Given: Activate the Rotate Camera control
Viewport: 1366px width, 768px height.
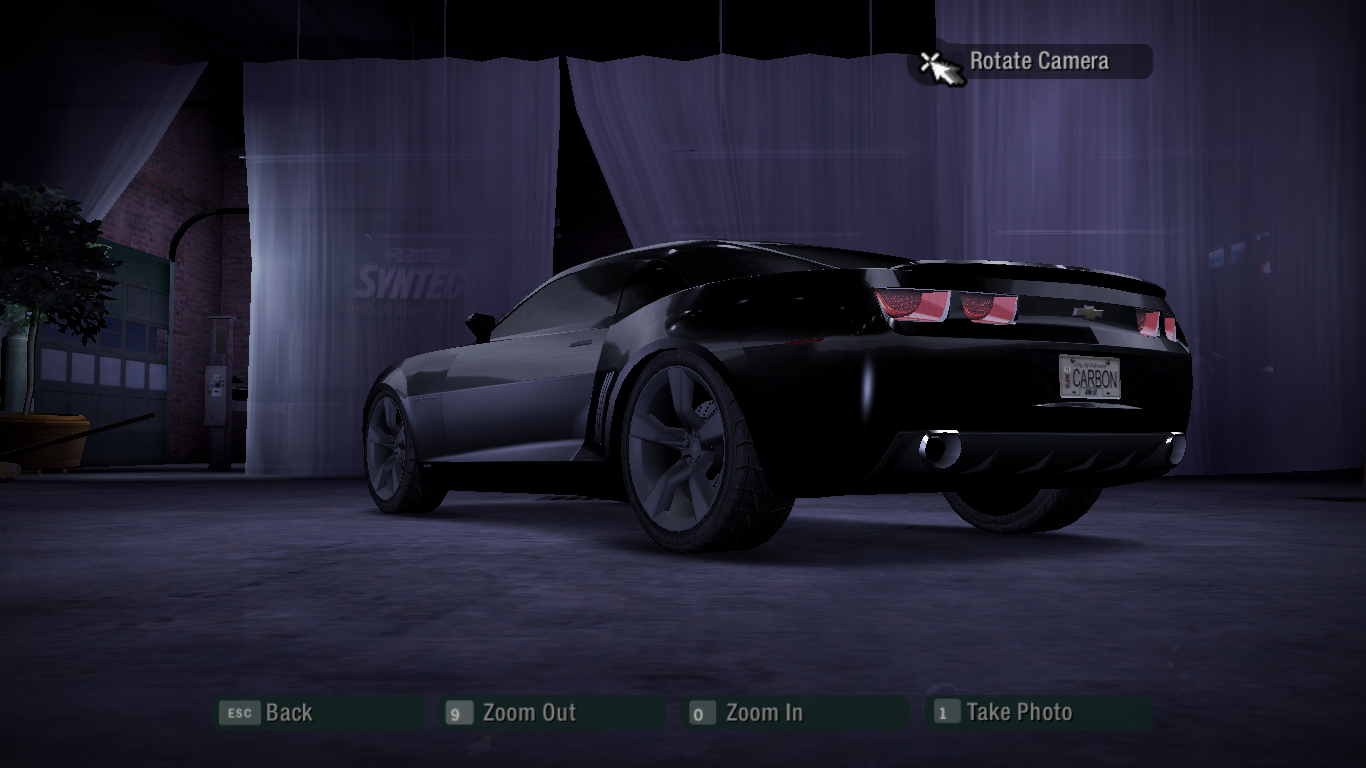Looking at the screenshot, I should coord(1037,62).
